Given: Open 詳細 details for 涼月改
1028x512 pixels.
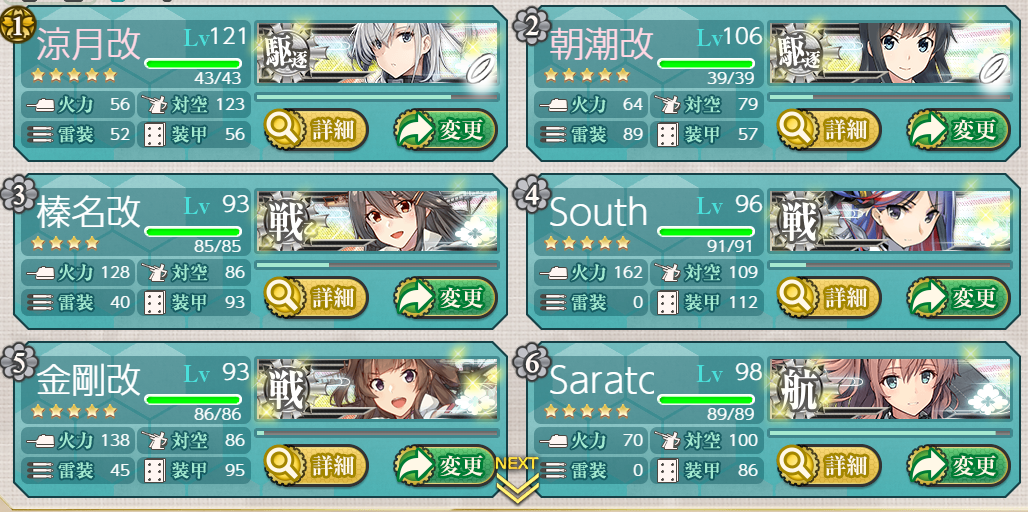Looking at the screenshot, I should coord(316,129).
